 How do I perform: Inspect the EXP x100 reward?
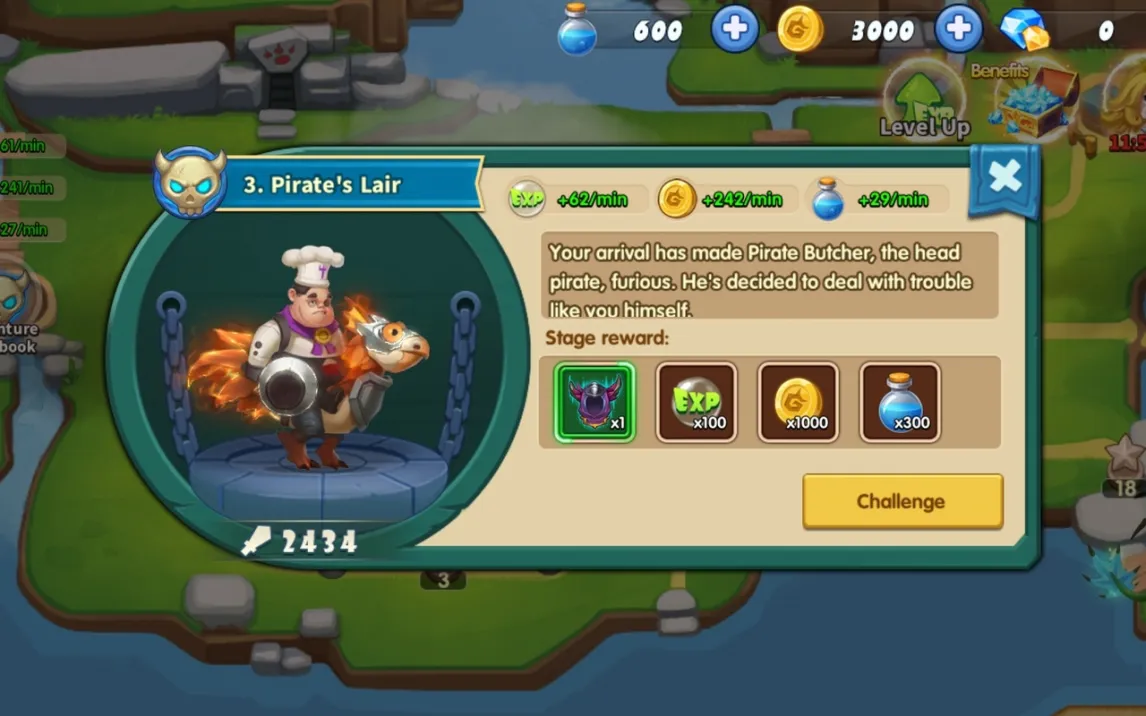(697, 402)
